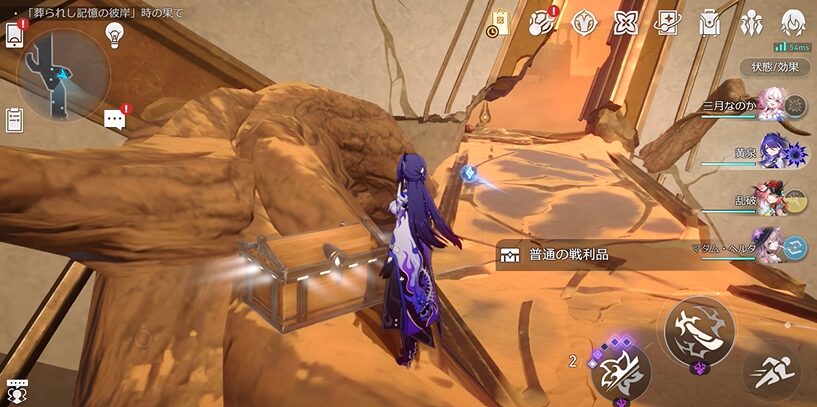817x407 pixels.
Task: Open the phone menu icon
Action: click(x=15, y=35)
